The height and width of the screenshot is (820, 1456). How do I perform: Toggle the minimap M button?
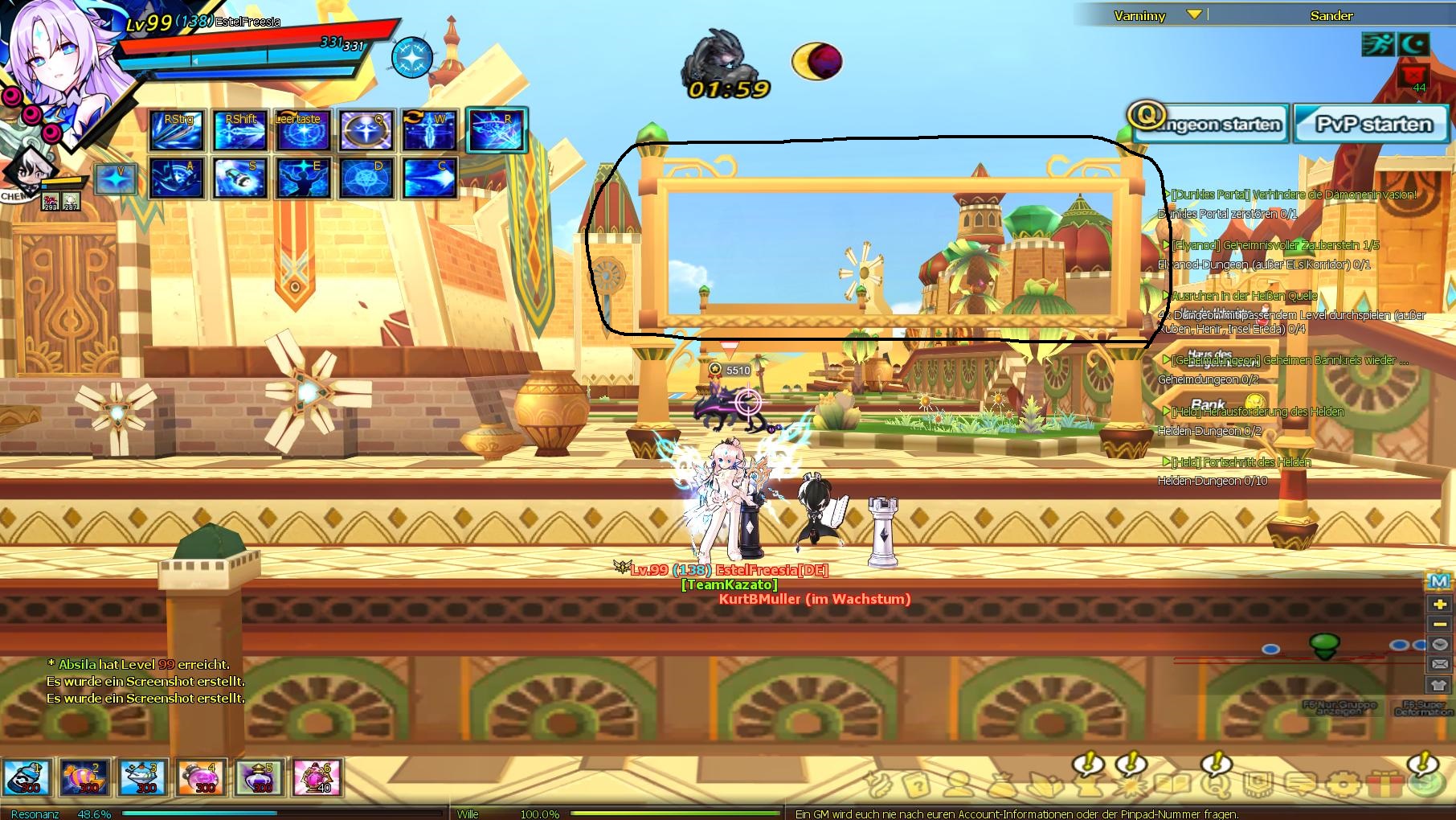[1439, 581]
